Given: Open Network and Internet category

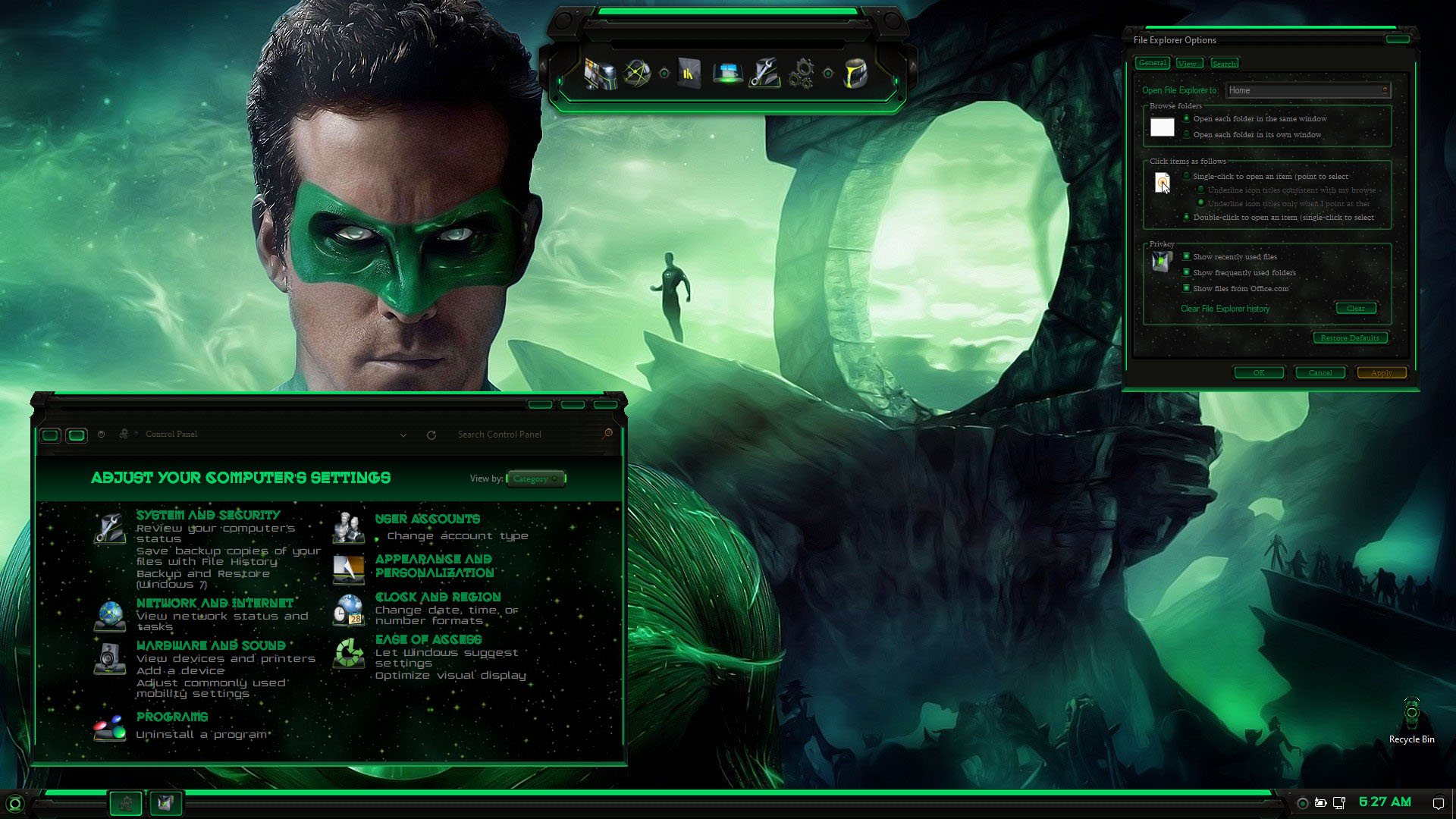Looking at the screenshot, I should point(215,603).
